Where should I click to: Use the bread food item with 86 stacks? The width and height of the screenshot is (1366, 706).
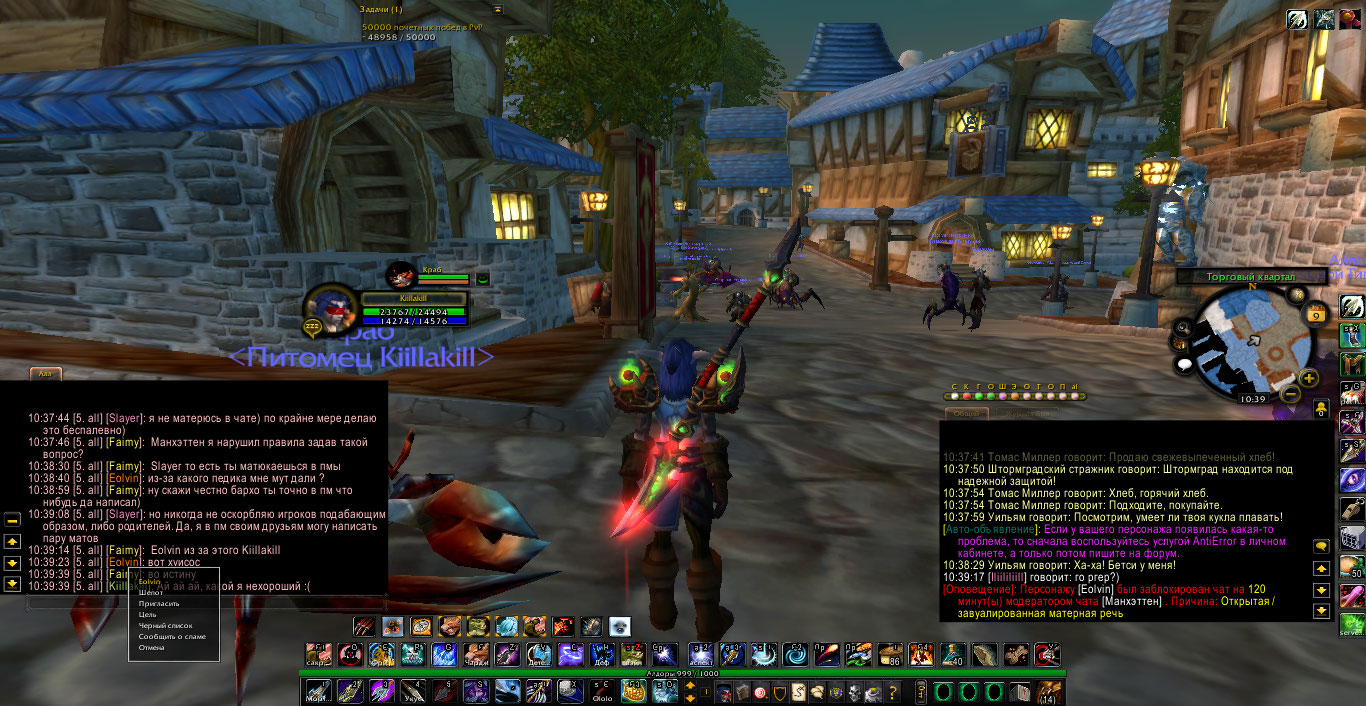point(889,655)
